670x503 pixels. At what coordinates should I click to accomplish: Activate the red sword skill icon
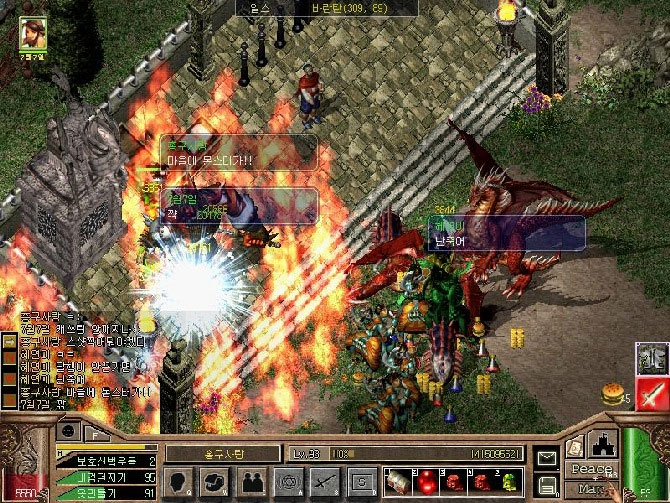pos(652,393)
